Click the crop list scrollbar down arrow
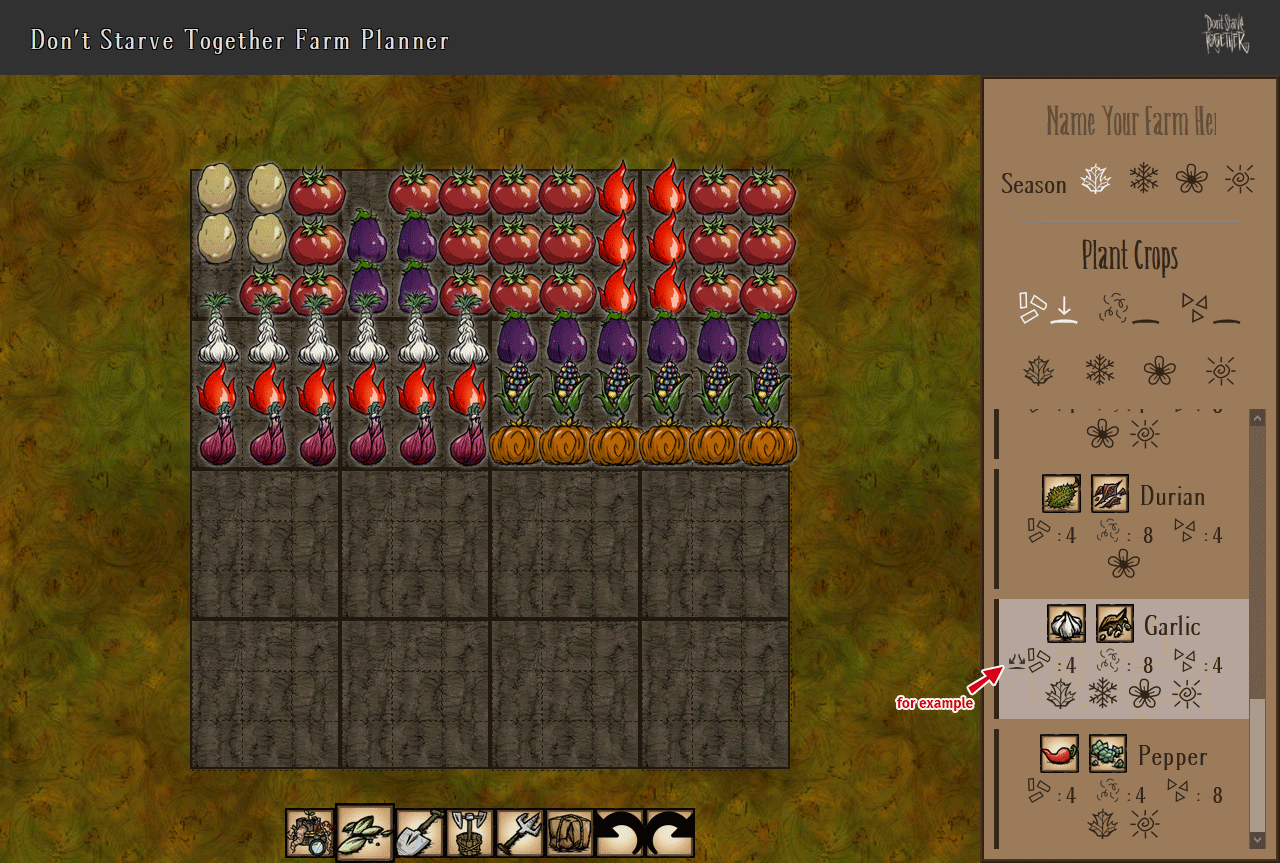 1257,840
